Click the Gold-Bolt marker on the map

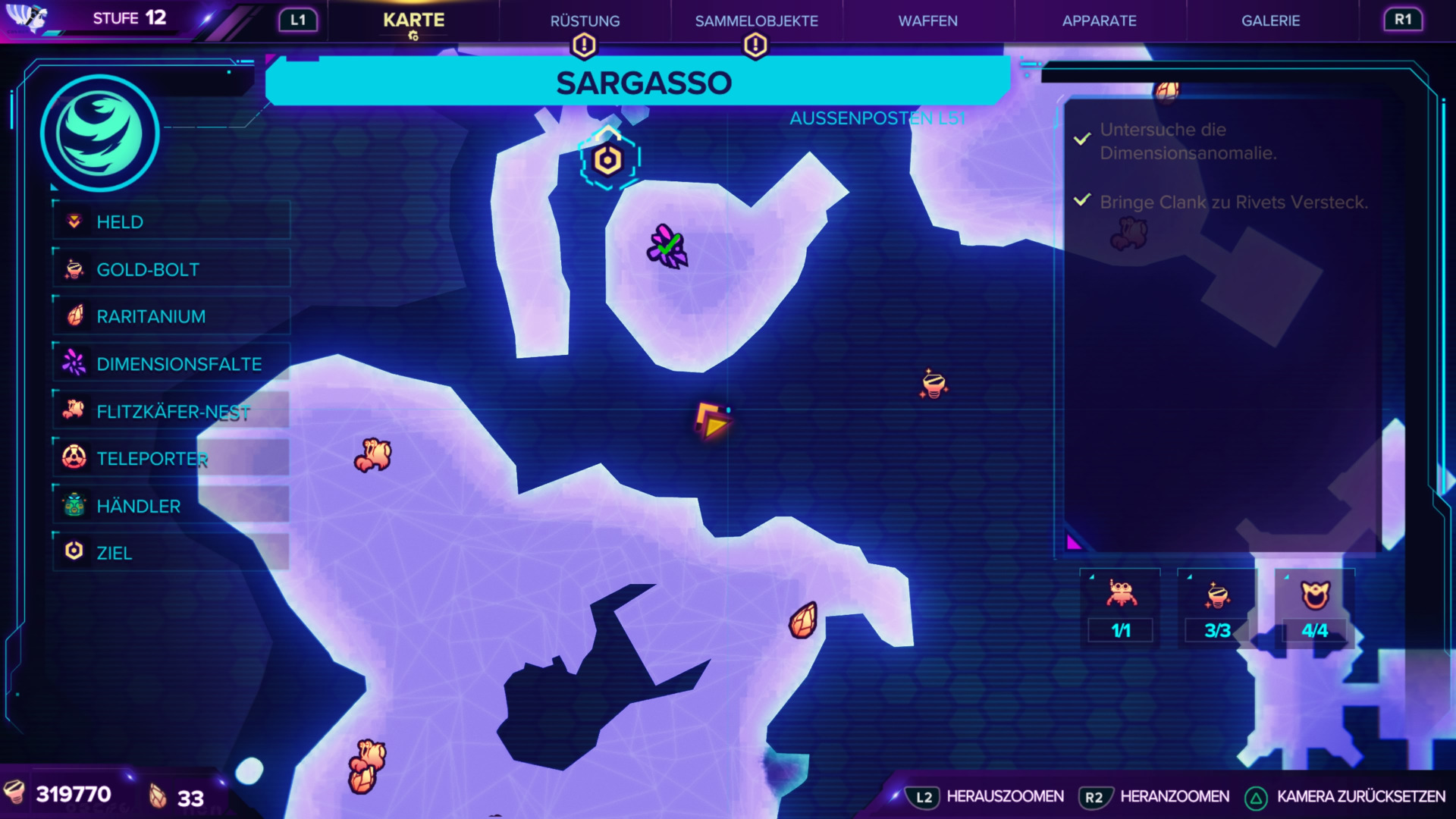coord(934,384)
